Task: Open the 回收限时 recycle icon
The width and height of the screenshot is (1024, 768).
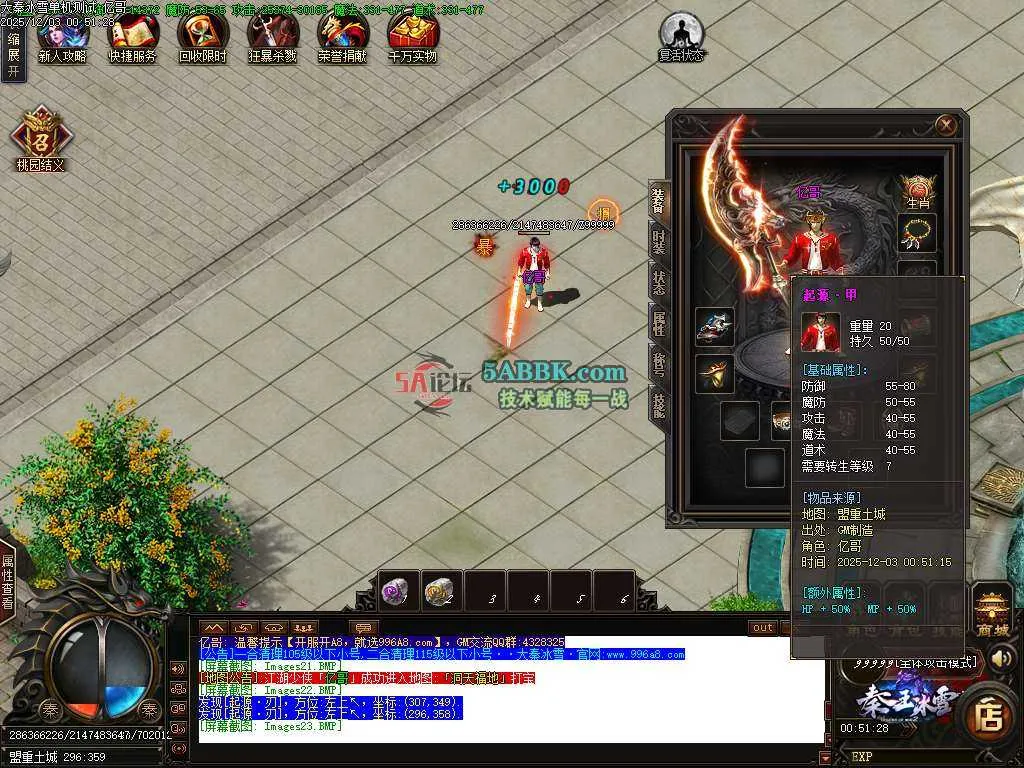Action: [202, 38]
